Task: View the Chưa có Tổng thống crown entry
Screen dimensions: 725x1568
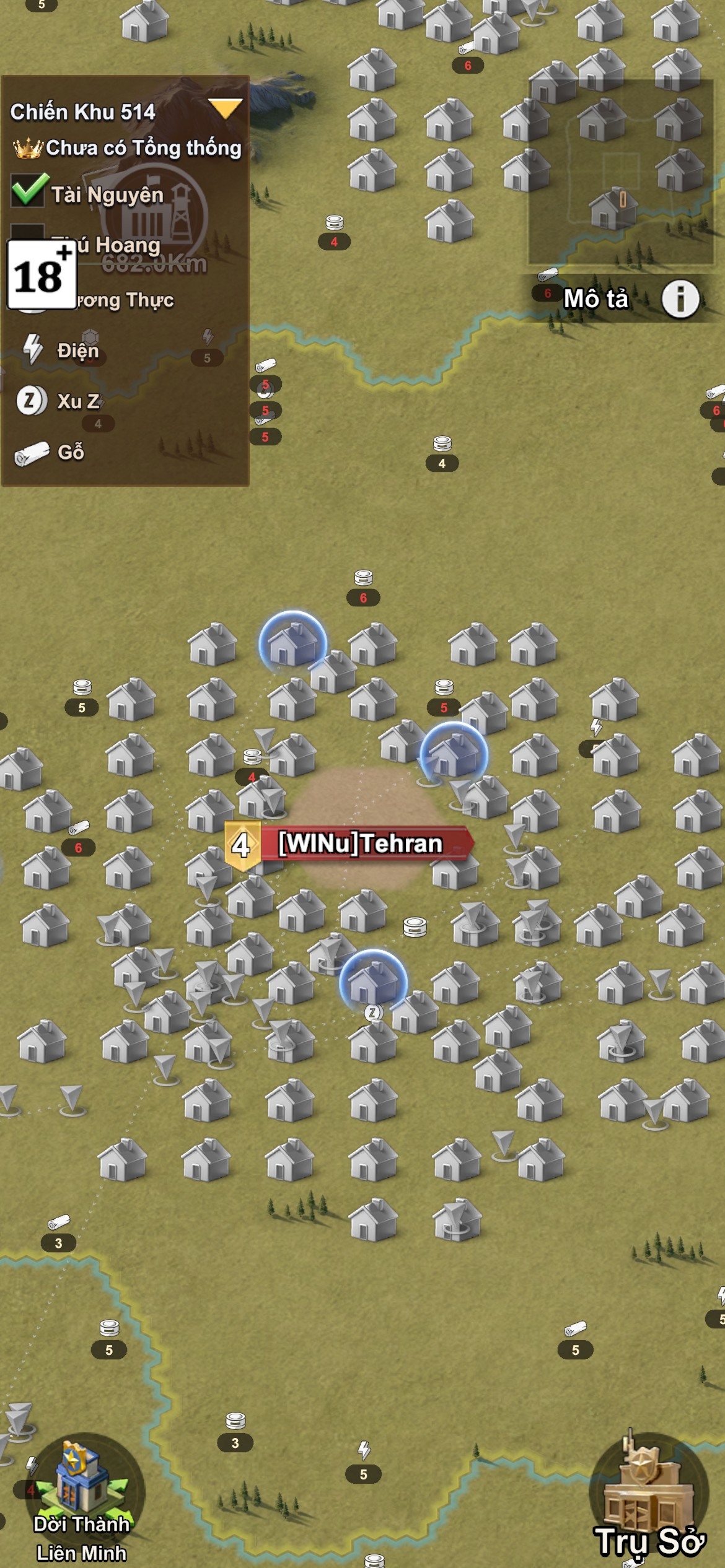Action: 127,148
